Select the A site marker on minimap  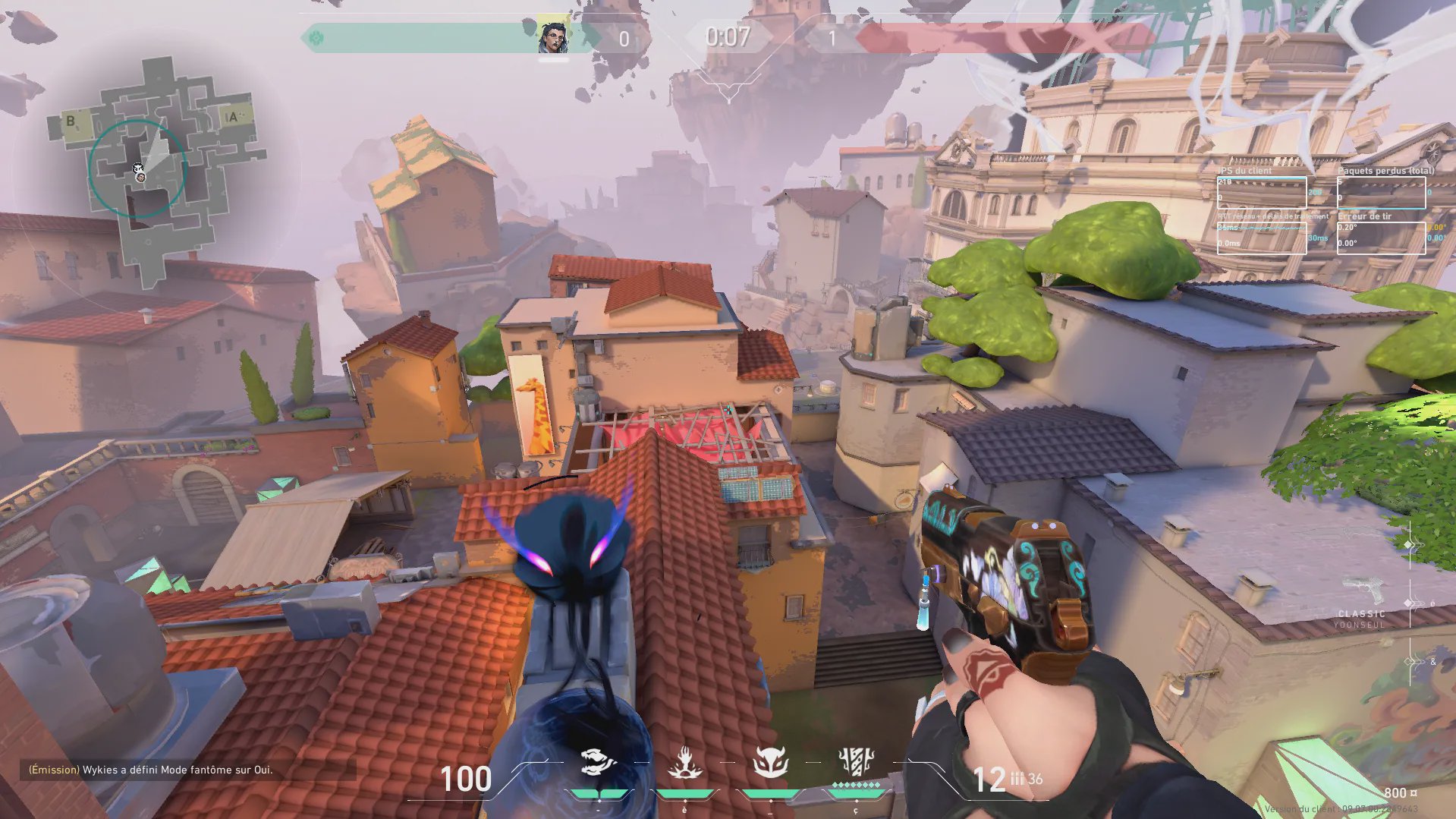tap(234, 117)
